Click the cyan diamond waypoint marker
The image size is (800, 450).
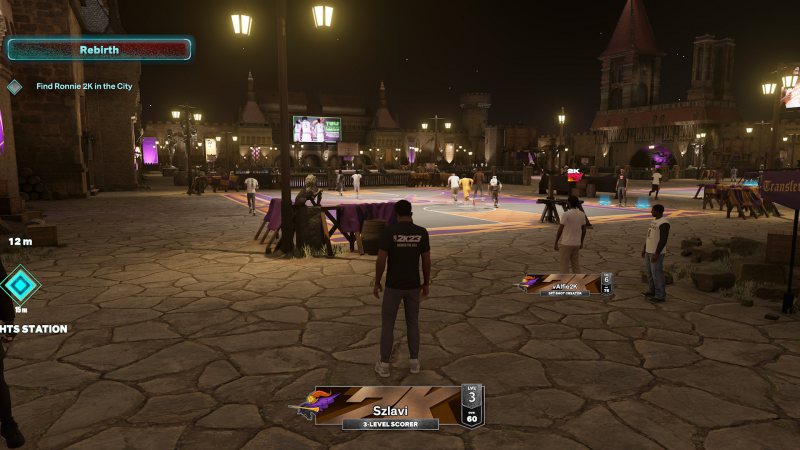pos(19,284)
